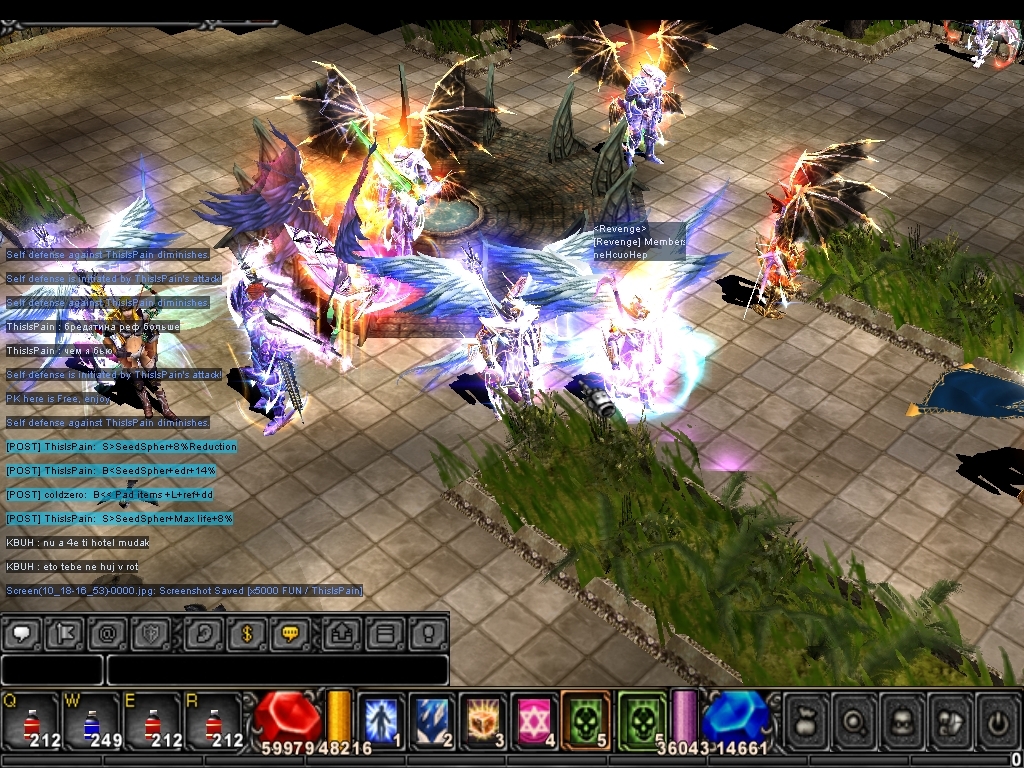This screenshot has width=1024, height=768.
Task: Open the character face menu button
Action: pos(902,720)
